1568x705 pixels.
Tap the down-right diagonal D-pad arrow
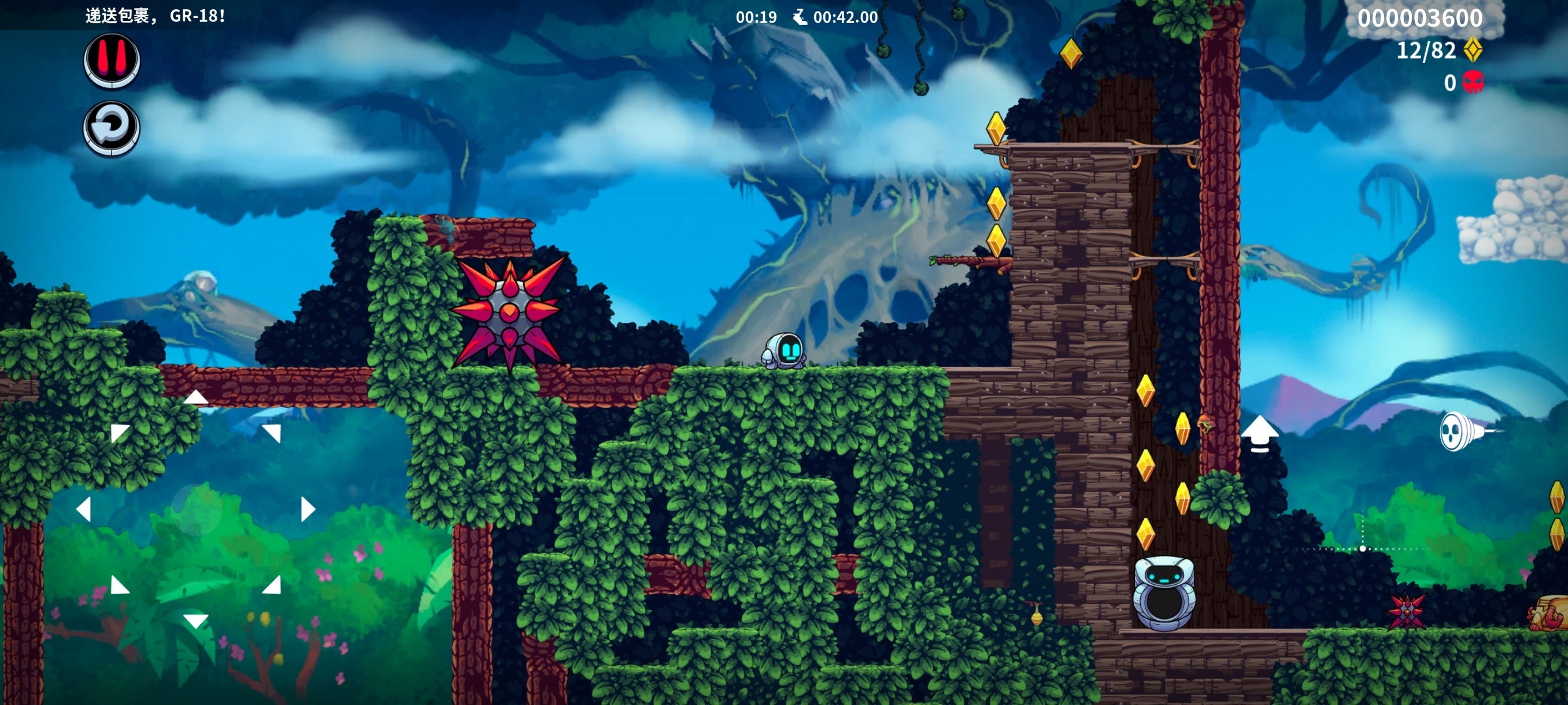point(272,585)
